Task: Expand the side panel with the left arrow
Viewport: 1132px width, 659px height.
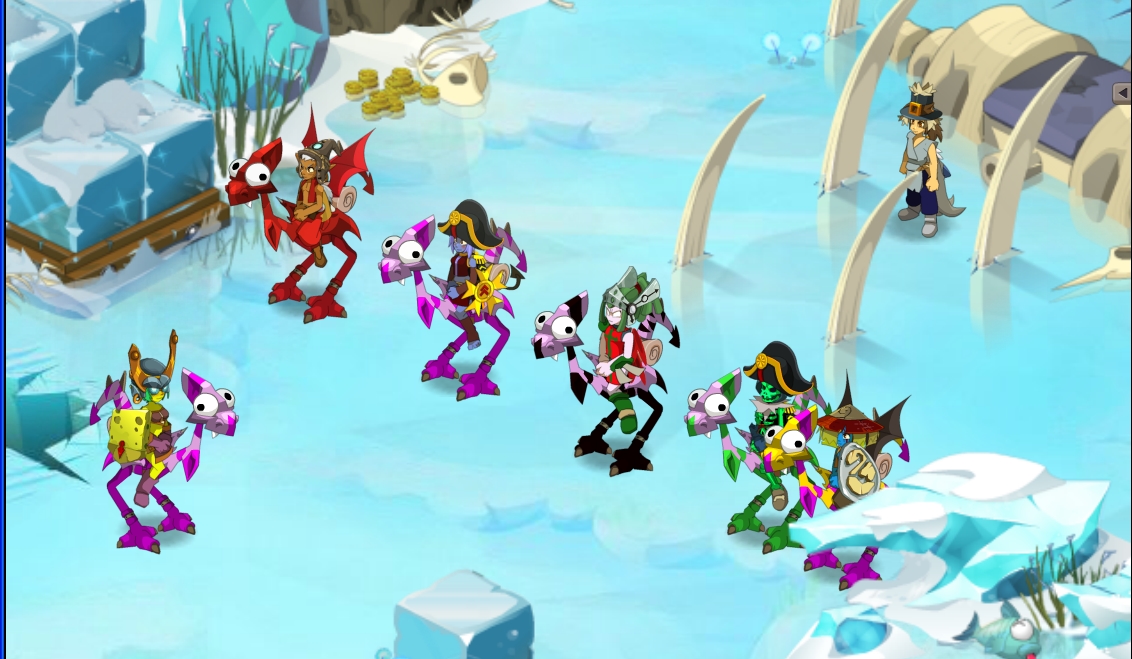Action: pos(1122,93)
